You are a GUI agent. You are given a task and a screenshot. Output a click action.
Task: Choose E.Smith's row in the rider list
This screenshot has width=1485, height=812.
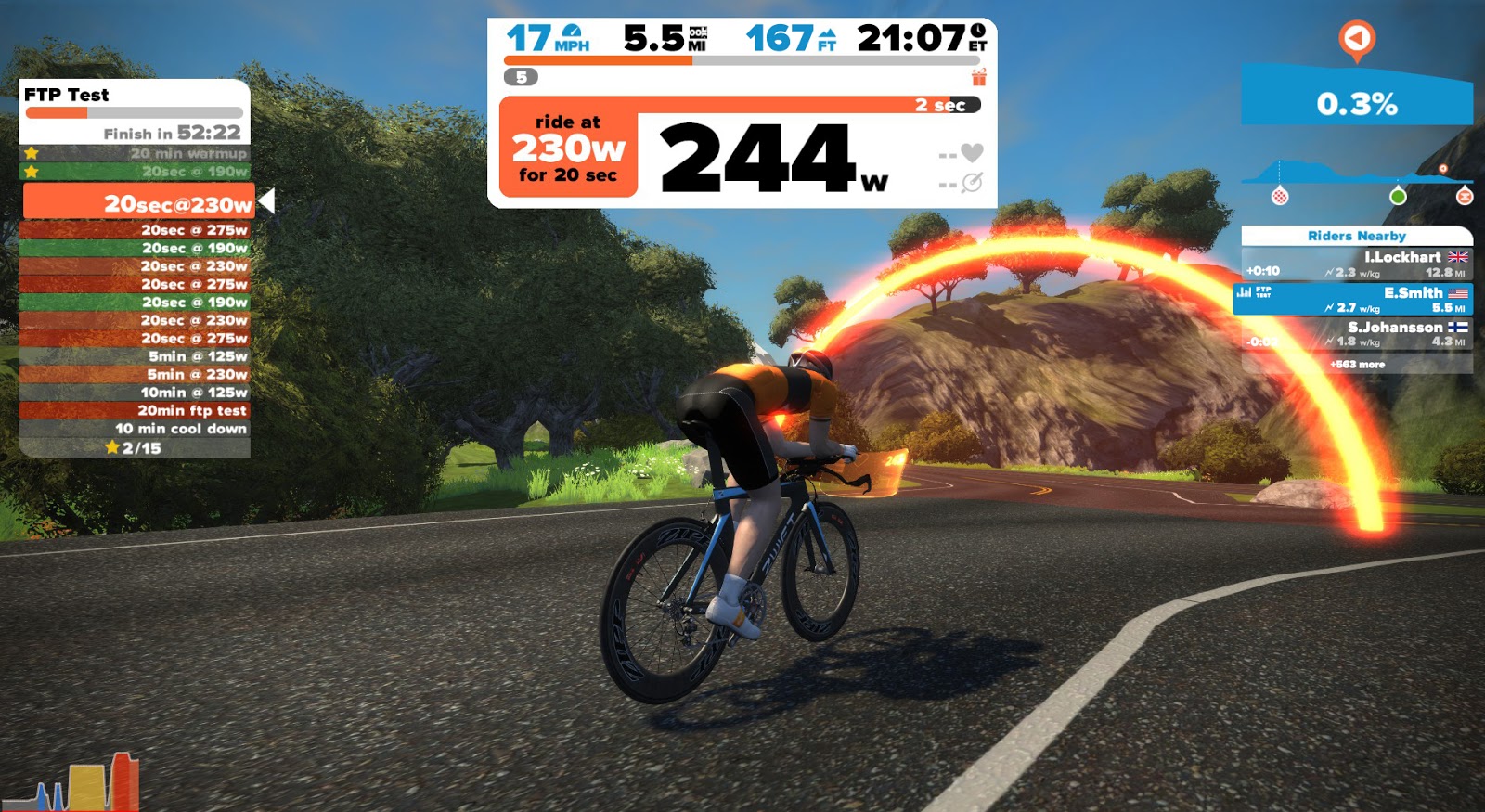[1356, 299]
